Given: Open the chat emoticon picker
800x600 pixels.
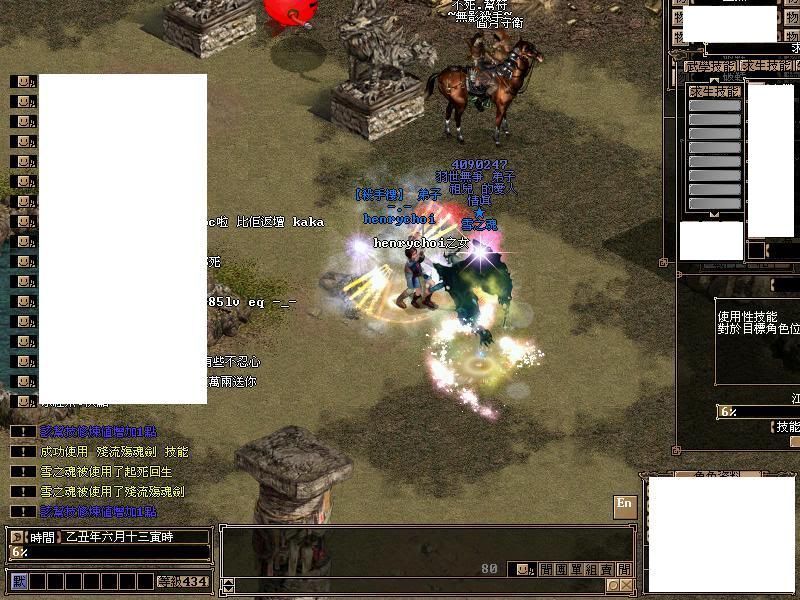Looking at the screenshot, I should pyautogui.click(x=521, y=569).
